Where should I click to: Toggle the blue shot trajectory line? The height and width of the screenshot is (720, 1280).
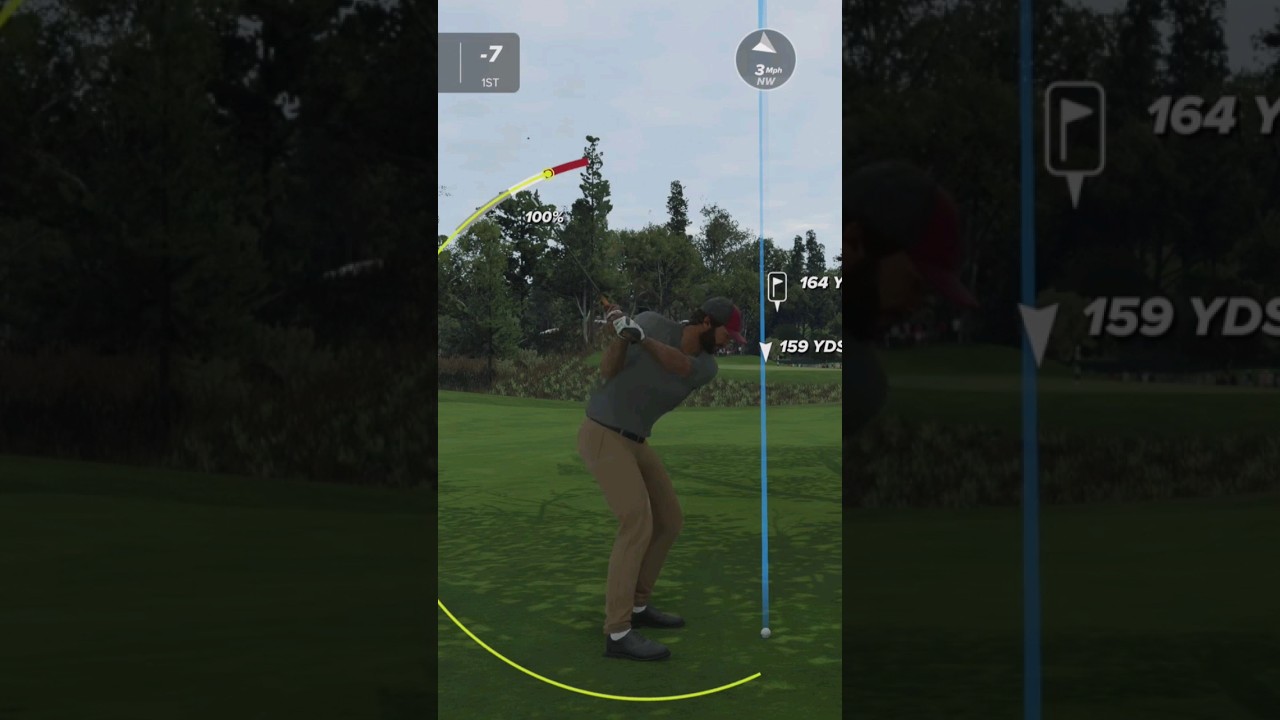click(x=765, y=480)
